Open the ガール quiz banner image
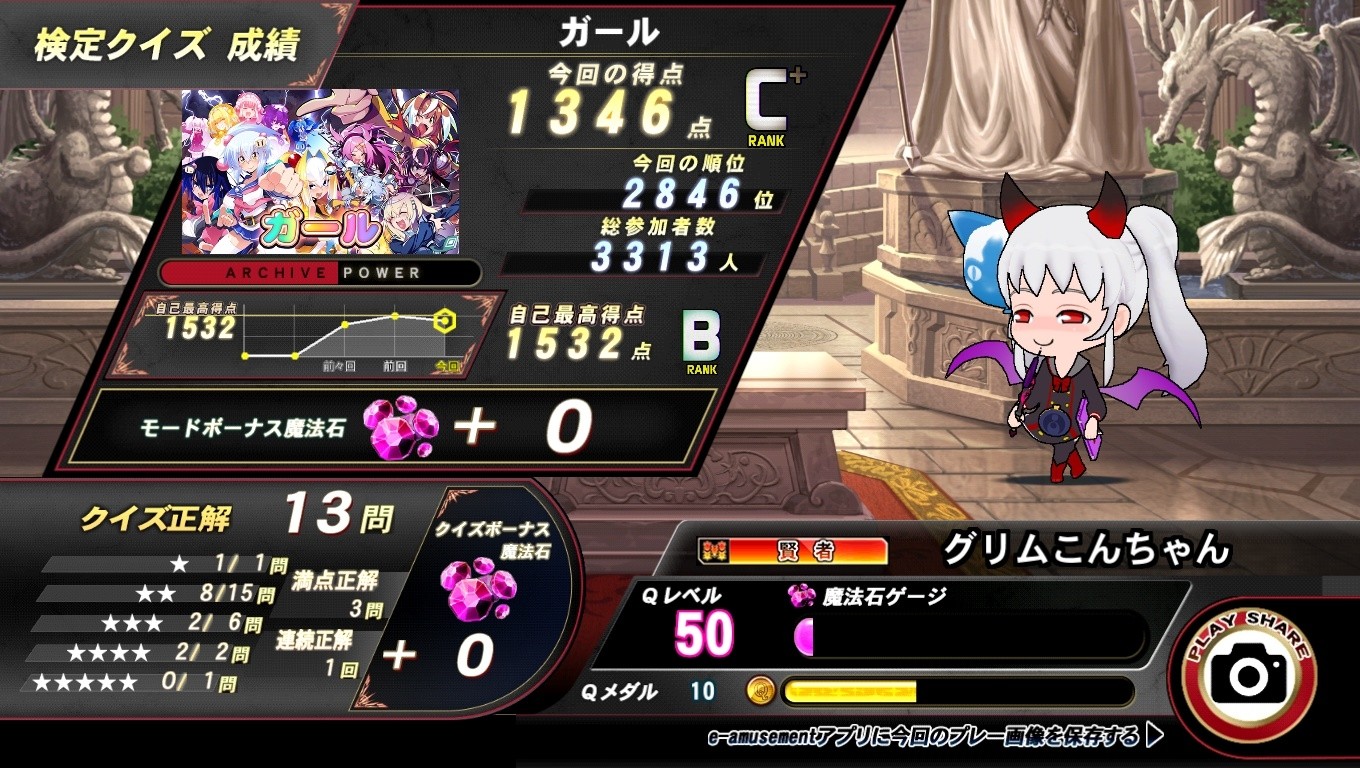This screenshot has width=1360, height=768. click(318, 172)
